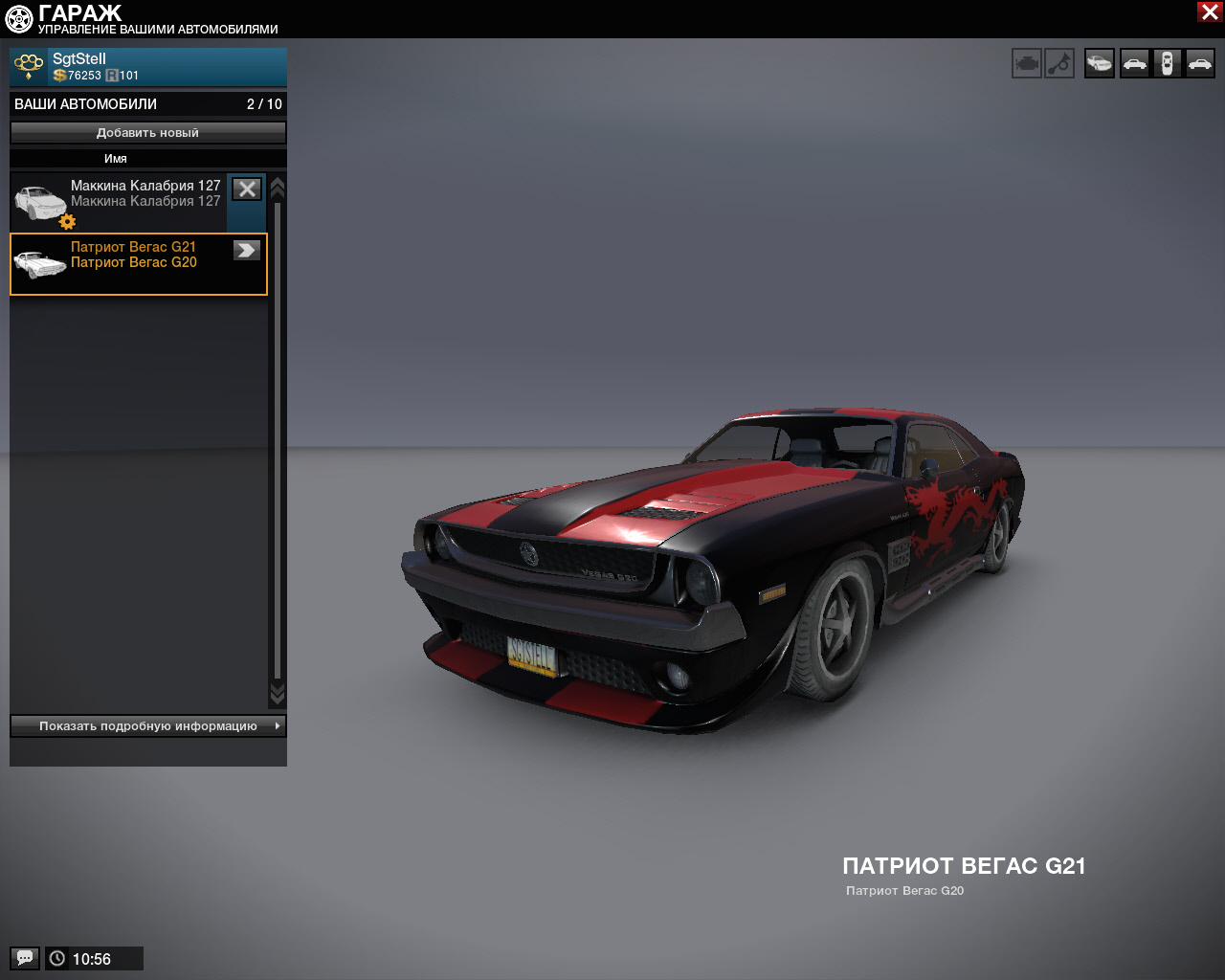The width and height of the screenshot is (1225, 980).
Task: Switch to the top-down car view
Action: click(1167, 64)
